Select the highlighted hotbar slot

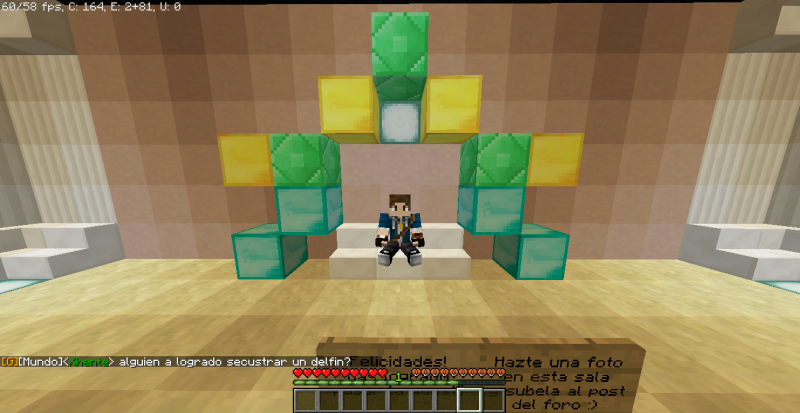[x=469, y=400]
